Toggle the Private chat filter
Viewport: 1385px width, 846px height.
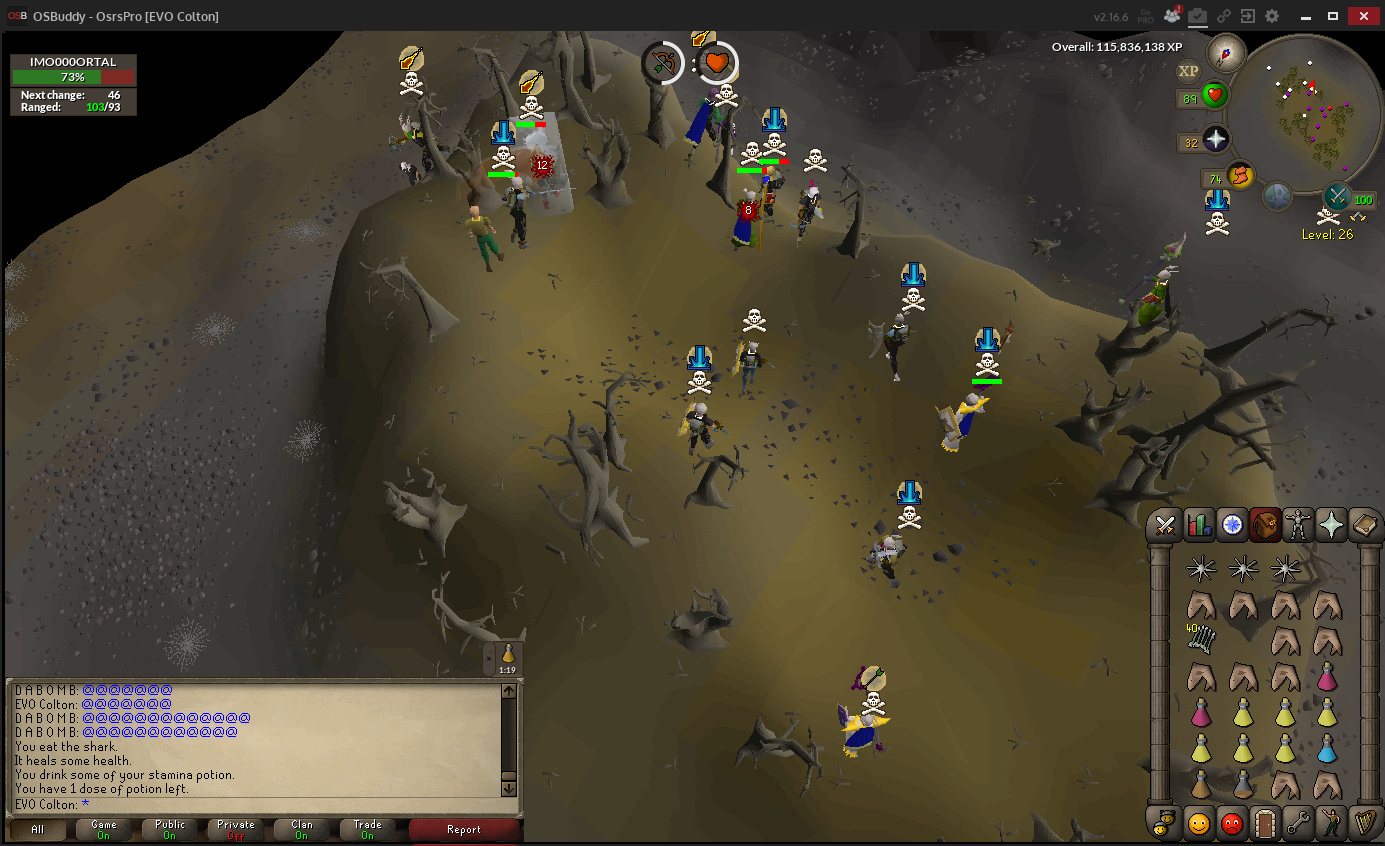[235, 830]
